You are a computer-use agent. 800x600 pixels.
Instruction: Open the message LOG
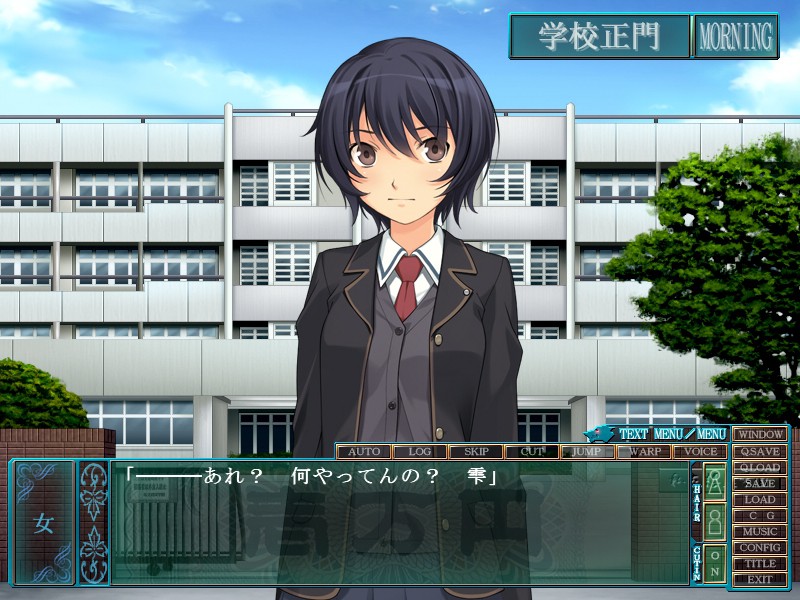coord(419,452)
